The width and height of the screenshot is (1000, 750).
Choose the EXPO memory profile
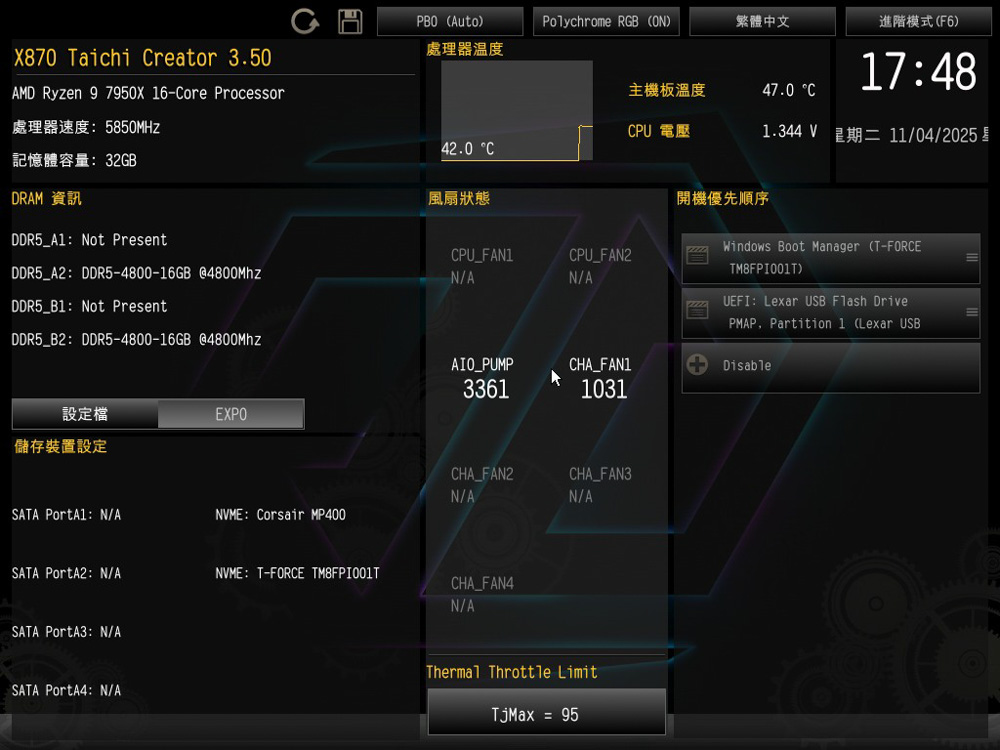pos(231,414)
